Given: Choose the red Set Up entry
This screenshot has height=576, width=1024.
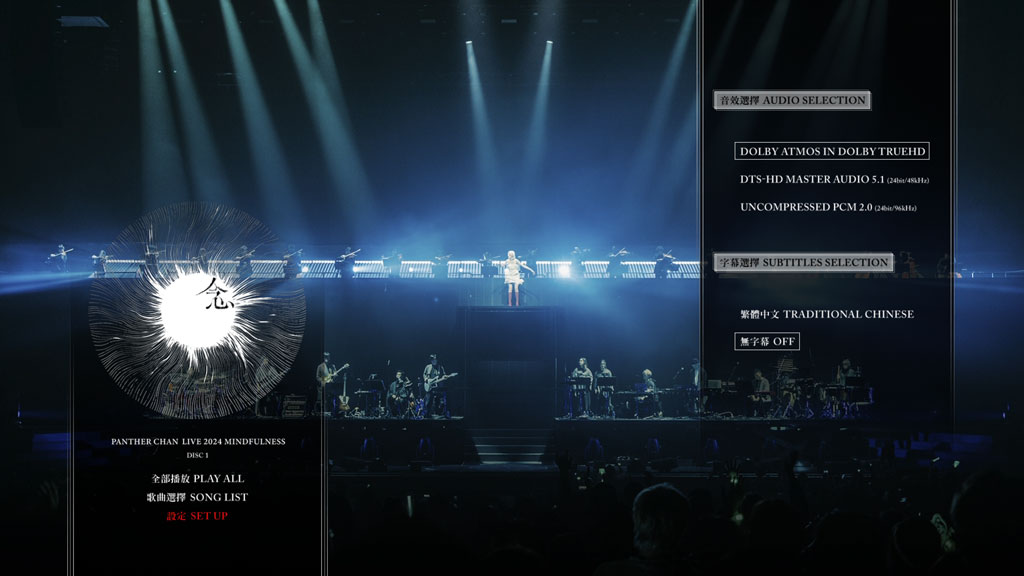Looking at the screenshot, I should (x=197, y=516).
